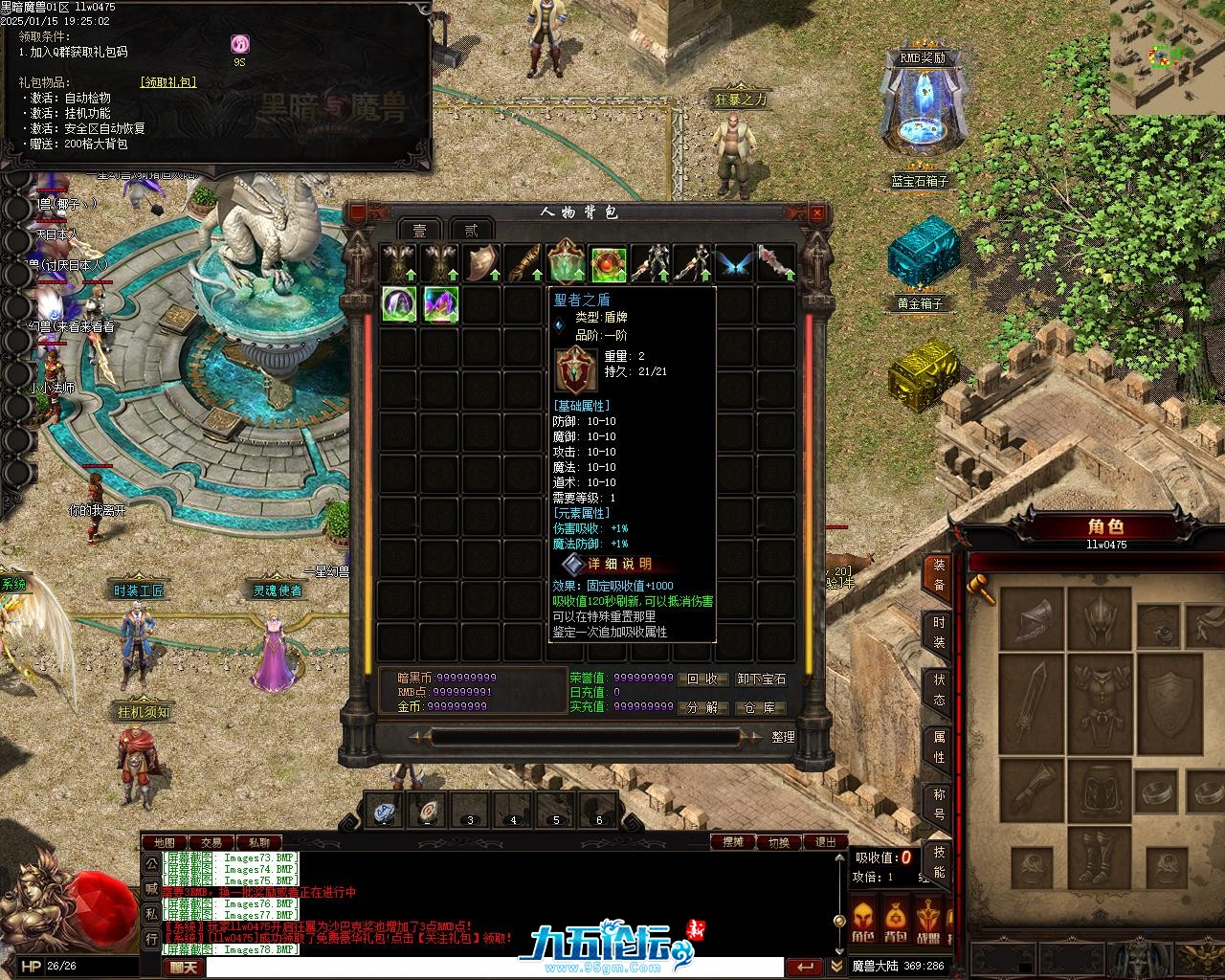This screenshot has height=980, width=1225.
Task: Show the 状态 status tab
Action: click(939, 690)
